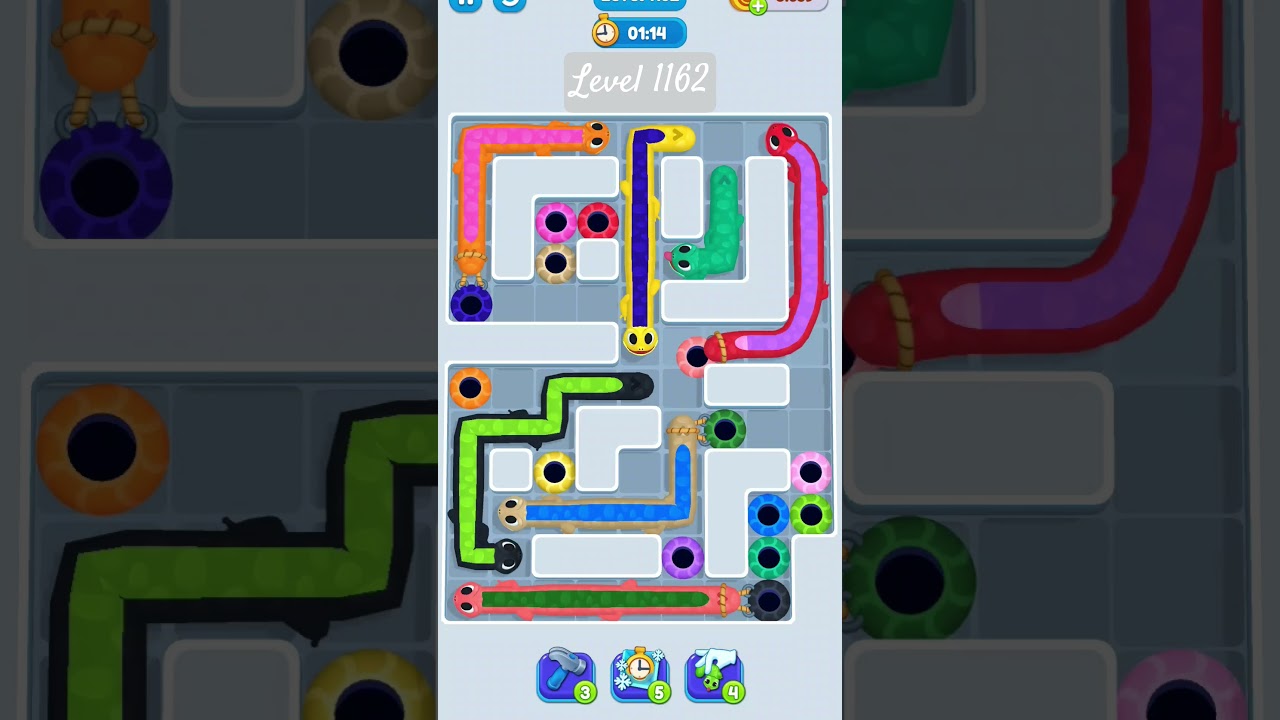Screen dimensions: 1280x720
Task: Pause the game
Action: (x=466, y=4)
